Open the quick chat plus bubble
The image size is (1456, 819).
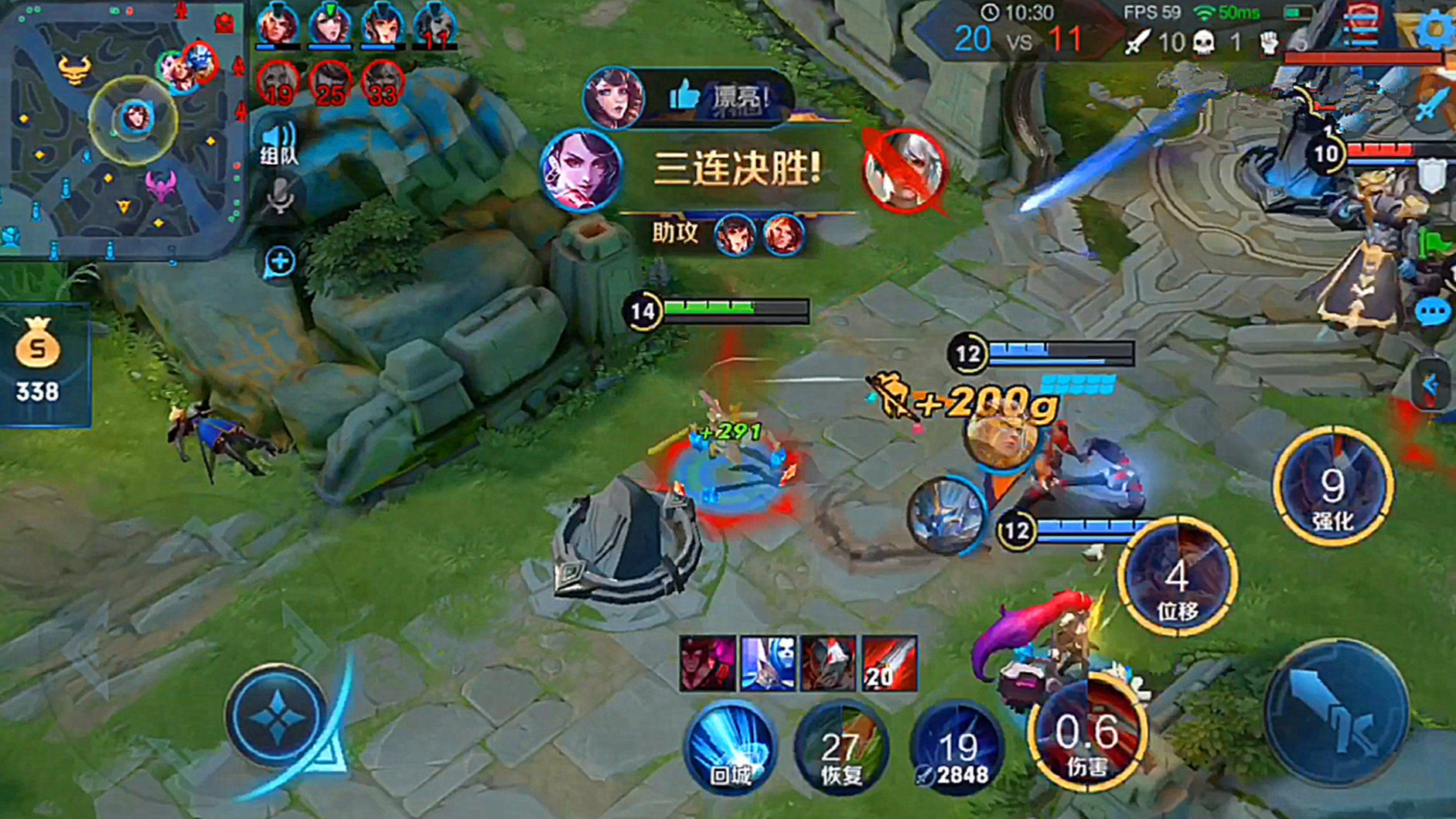pyautogui.click(x=280, y=261)
